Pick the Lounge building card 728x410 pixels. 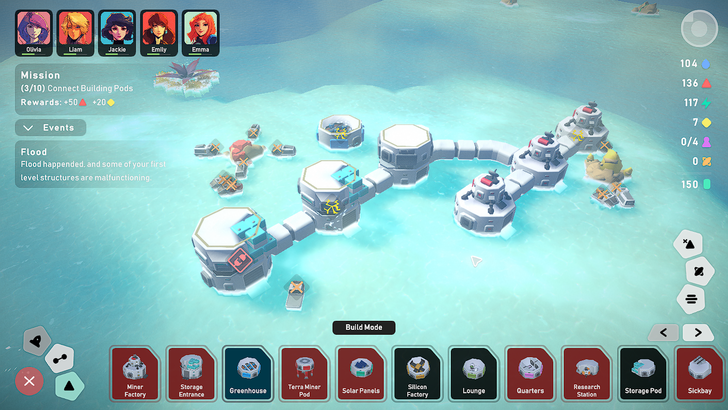point(474,373)
